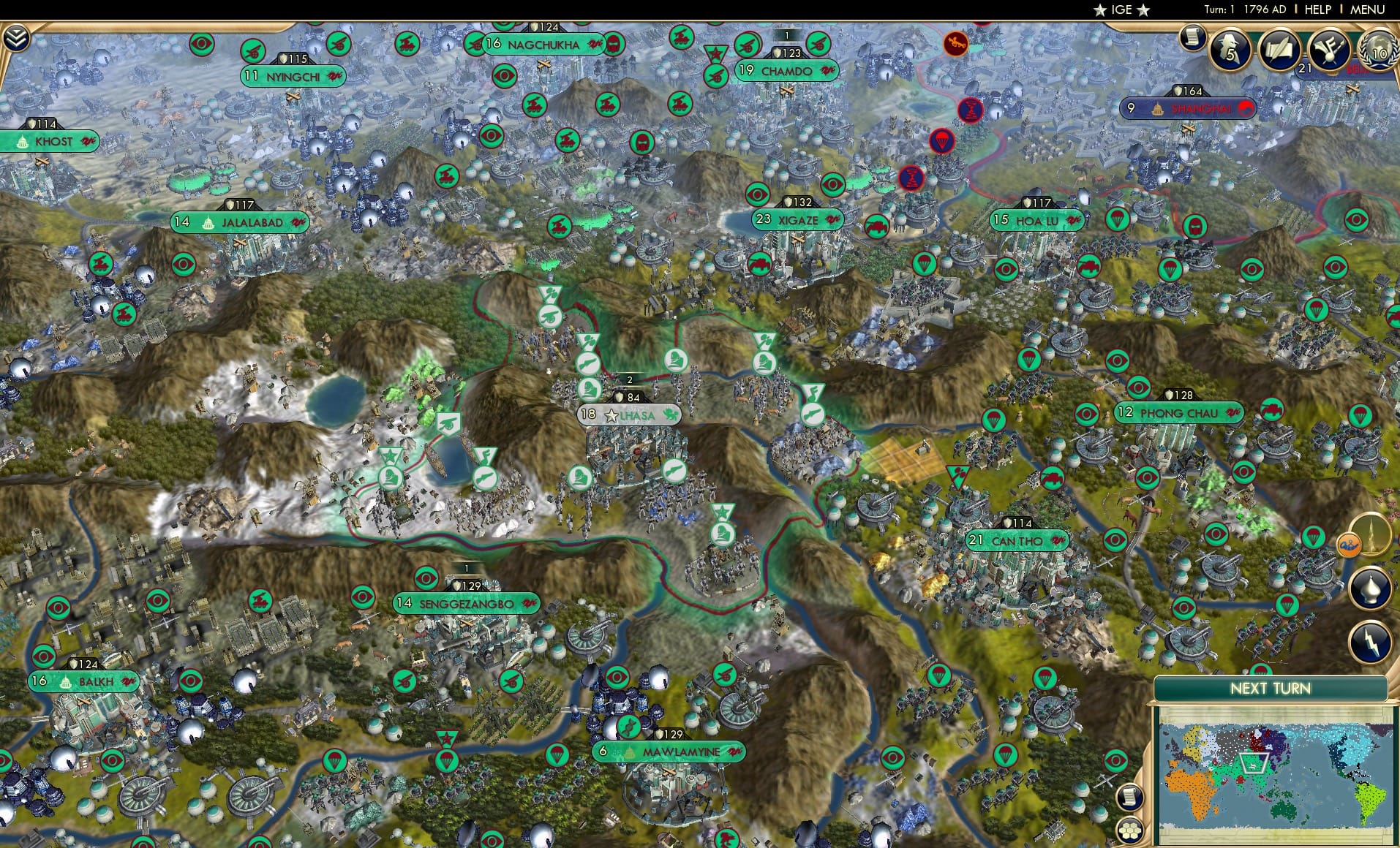This screenshot has width=1400, height=848.
Task: Open the Diplomacy overview scroll-and-quill icon
Action: 1278,50
